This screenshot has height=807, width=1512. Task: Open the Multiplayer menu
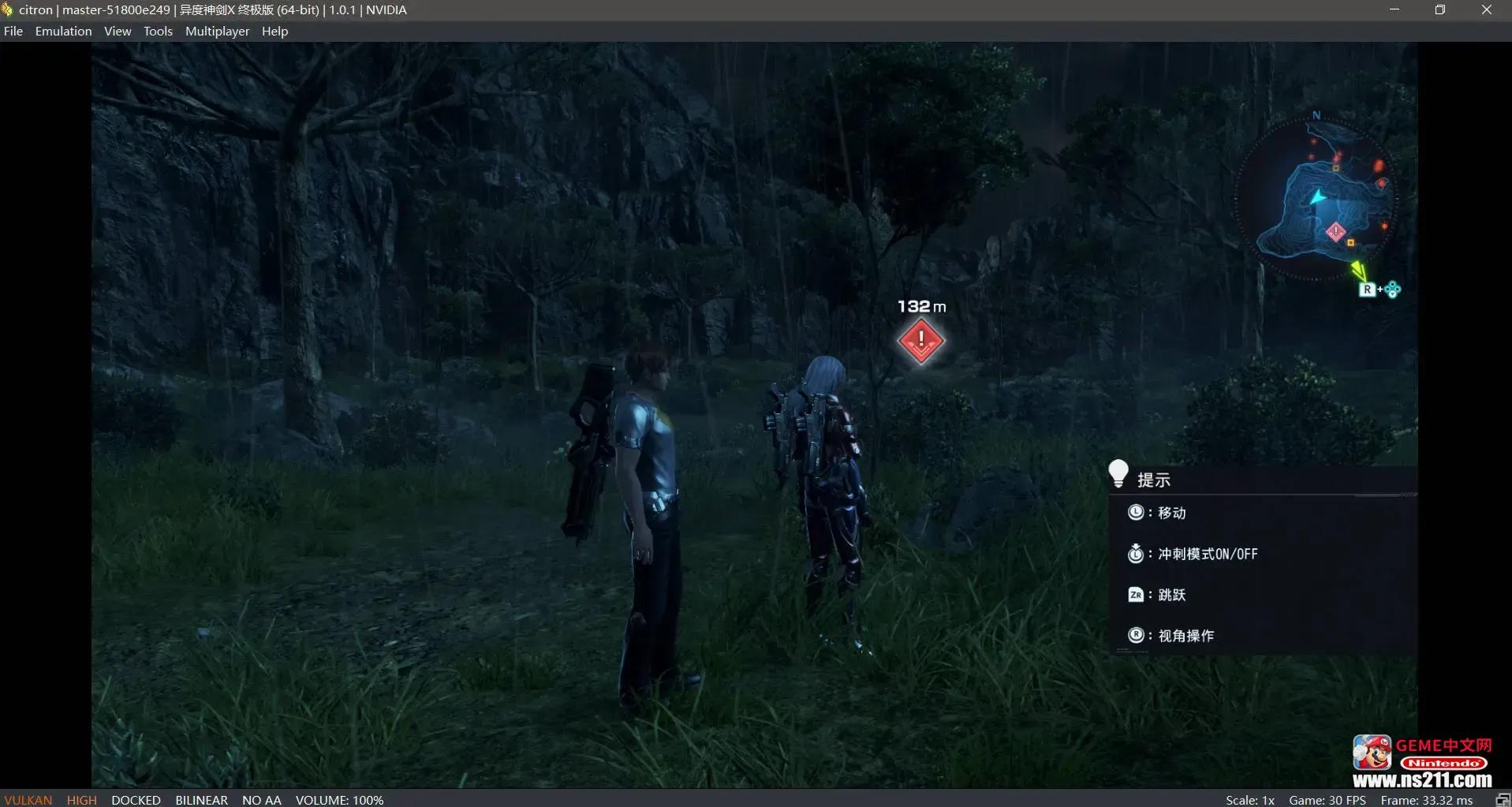click(x=217, y=32)
